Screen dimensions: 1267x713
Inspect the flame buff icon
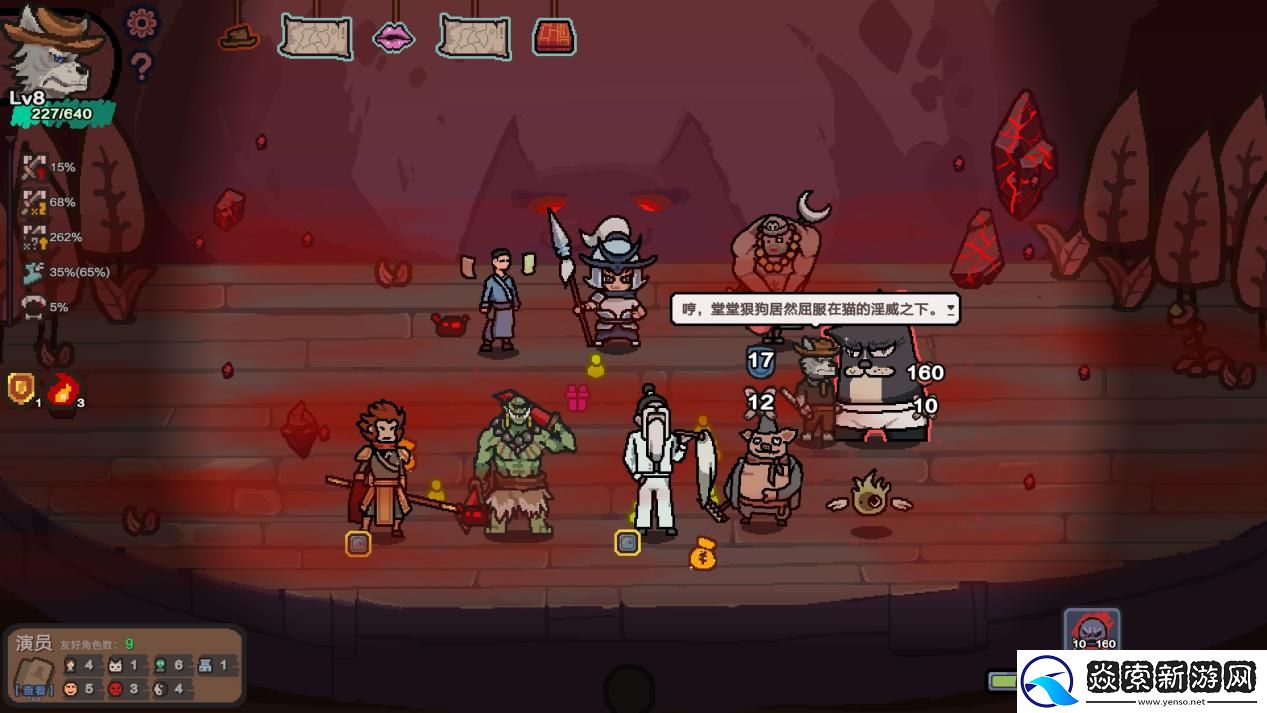tap(65, 388)
